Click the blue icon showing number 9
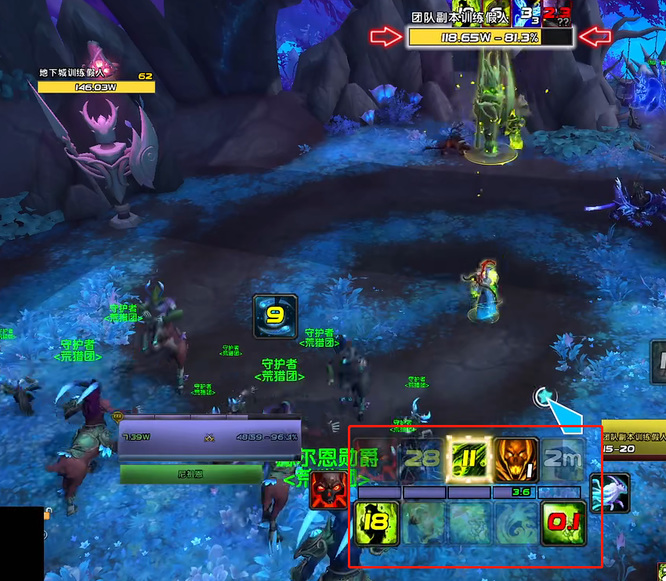This screenshot has height=581, width=666. (275, 315)
